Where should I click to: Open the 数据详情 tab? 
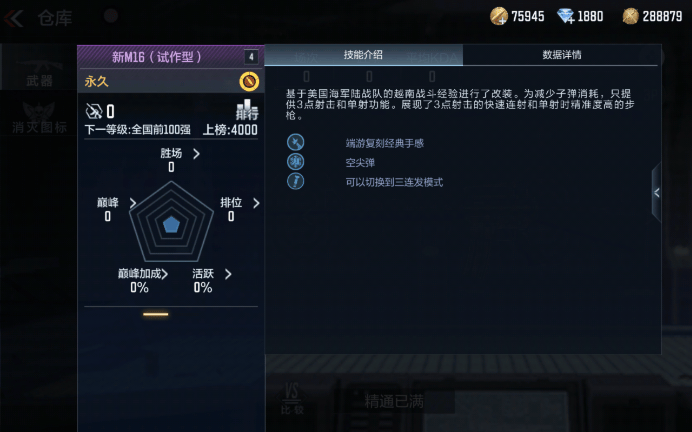coord(561,55)
